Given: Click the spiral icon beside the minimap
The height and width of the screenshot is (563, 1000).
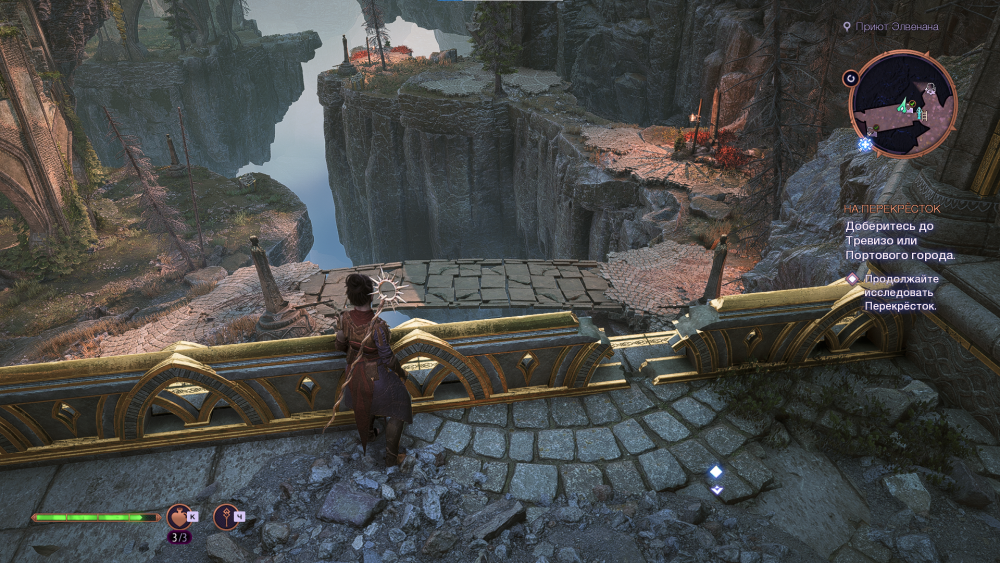Looking at the screenshot, I should coord(851,77).
